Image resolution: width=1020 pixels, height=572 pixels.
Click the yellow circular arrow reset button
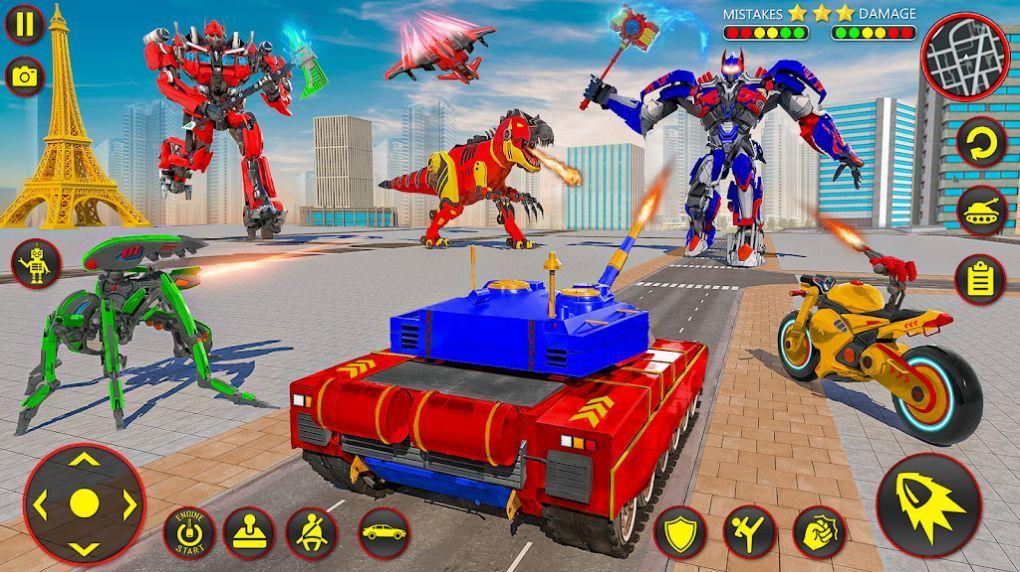point(980,143)
